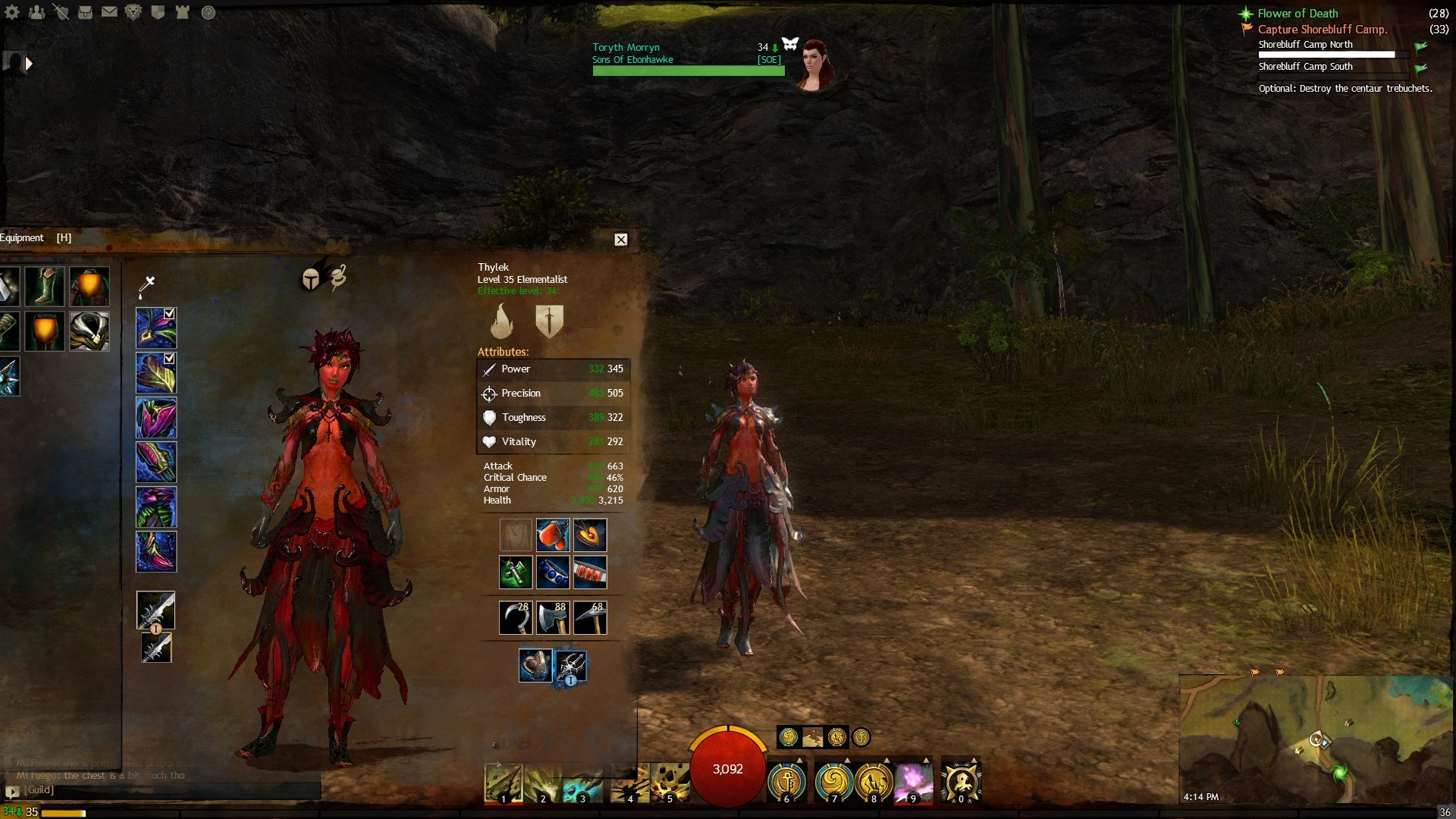Select Capture Shorebluff Camp event objective
The image size is (1456, 819).
tap(1322, 30)
